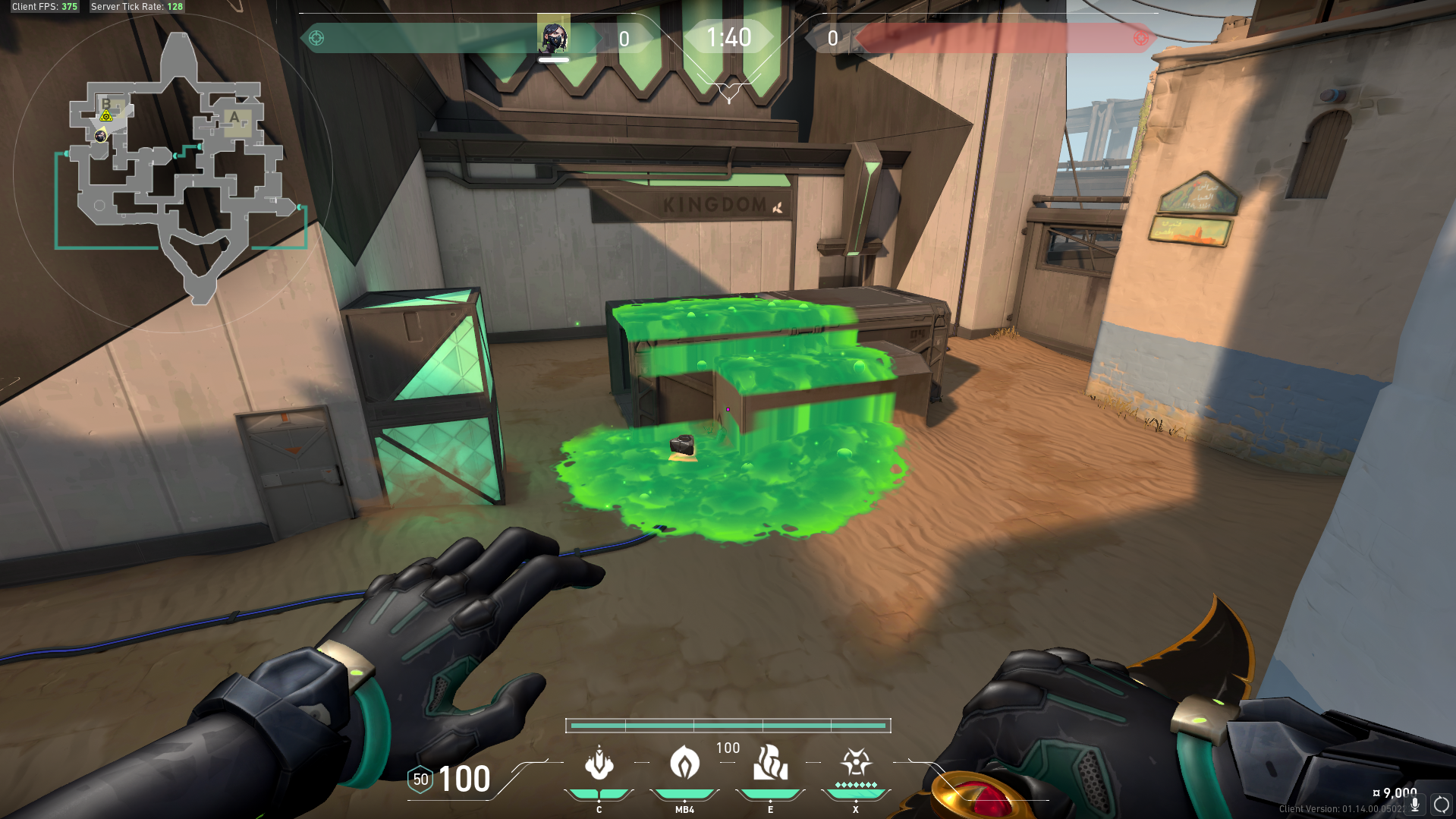Click the B site marker on minimap

point(106,104)
